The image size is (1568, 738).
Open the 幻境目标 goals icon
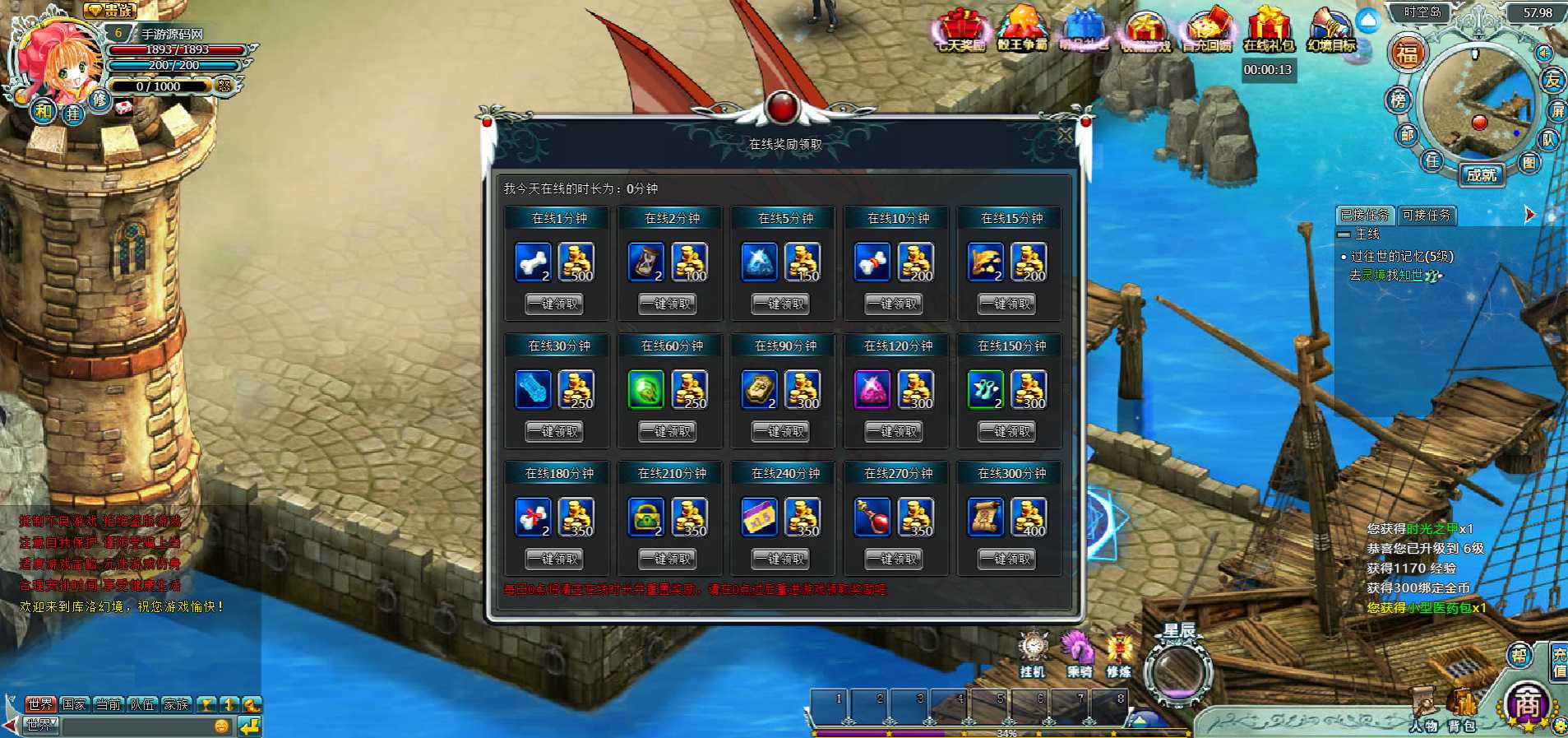(x=1331, y=30)
